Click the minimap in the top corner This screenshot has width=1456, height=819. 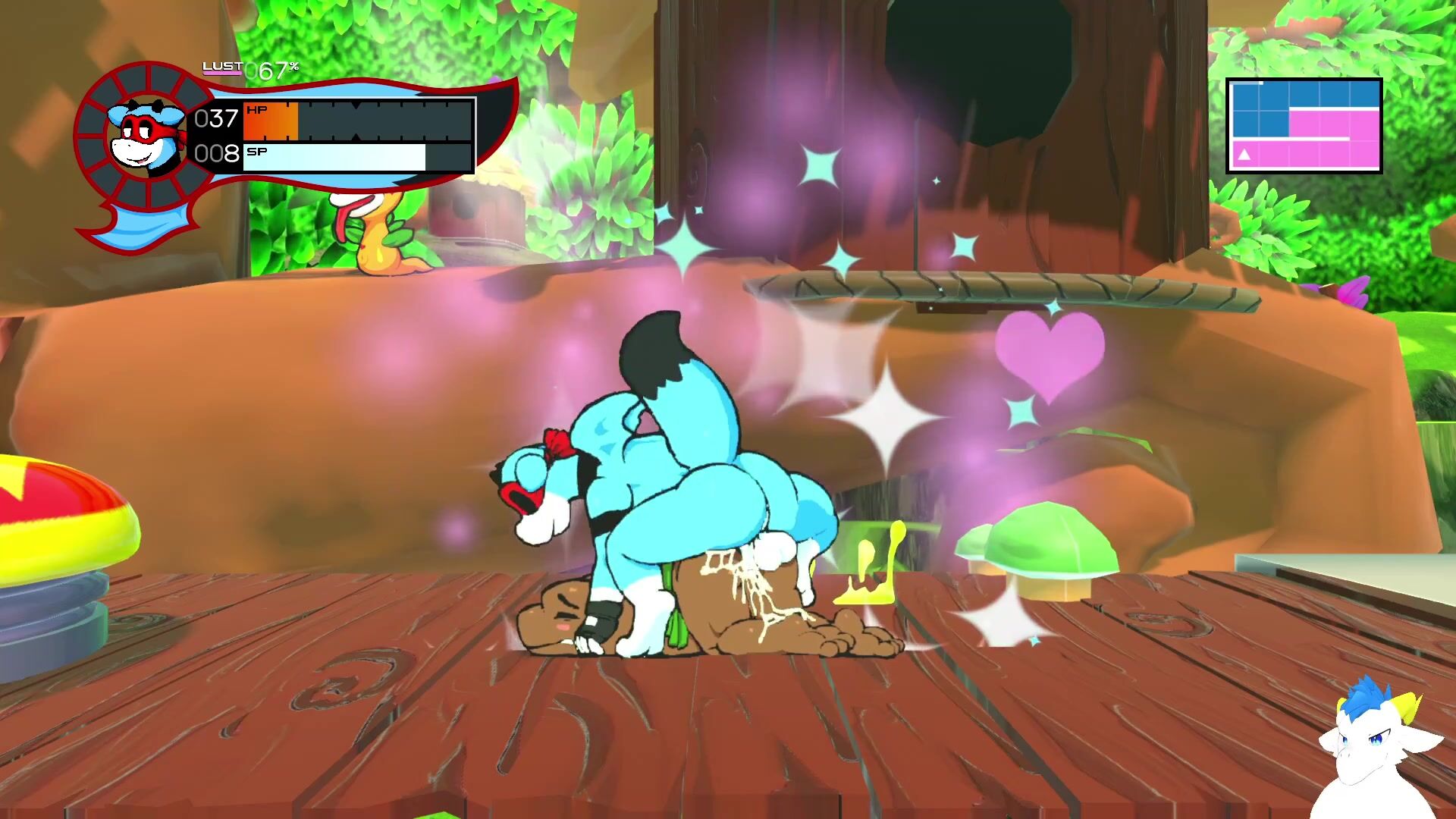pos(1304,126)
